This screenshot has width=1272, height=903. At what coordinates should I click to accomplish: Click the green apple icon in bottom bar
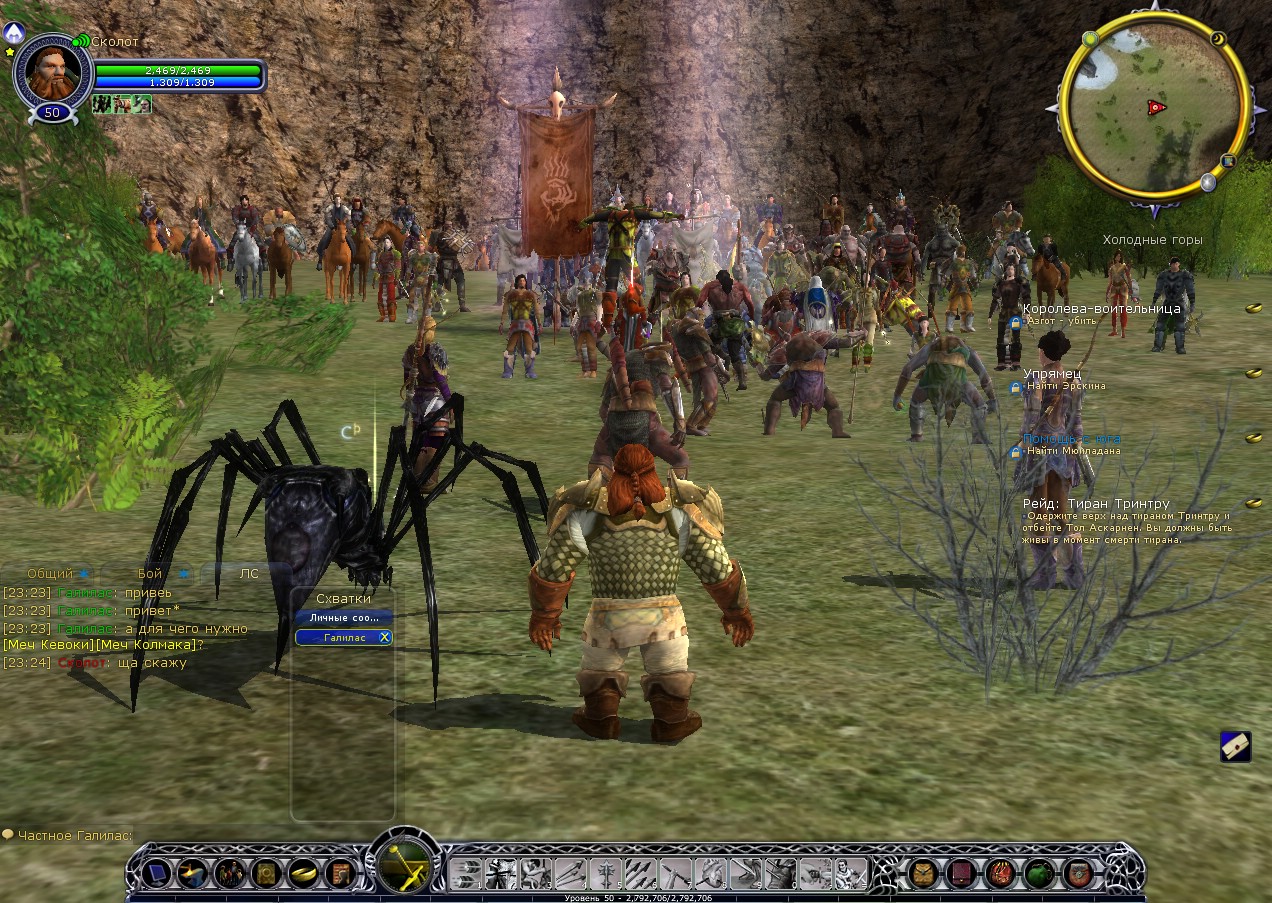pos(1039,874)
